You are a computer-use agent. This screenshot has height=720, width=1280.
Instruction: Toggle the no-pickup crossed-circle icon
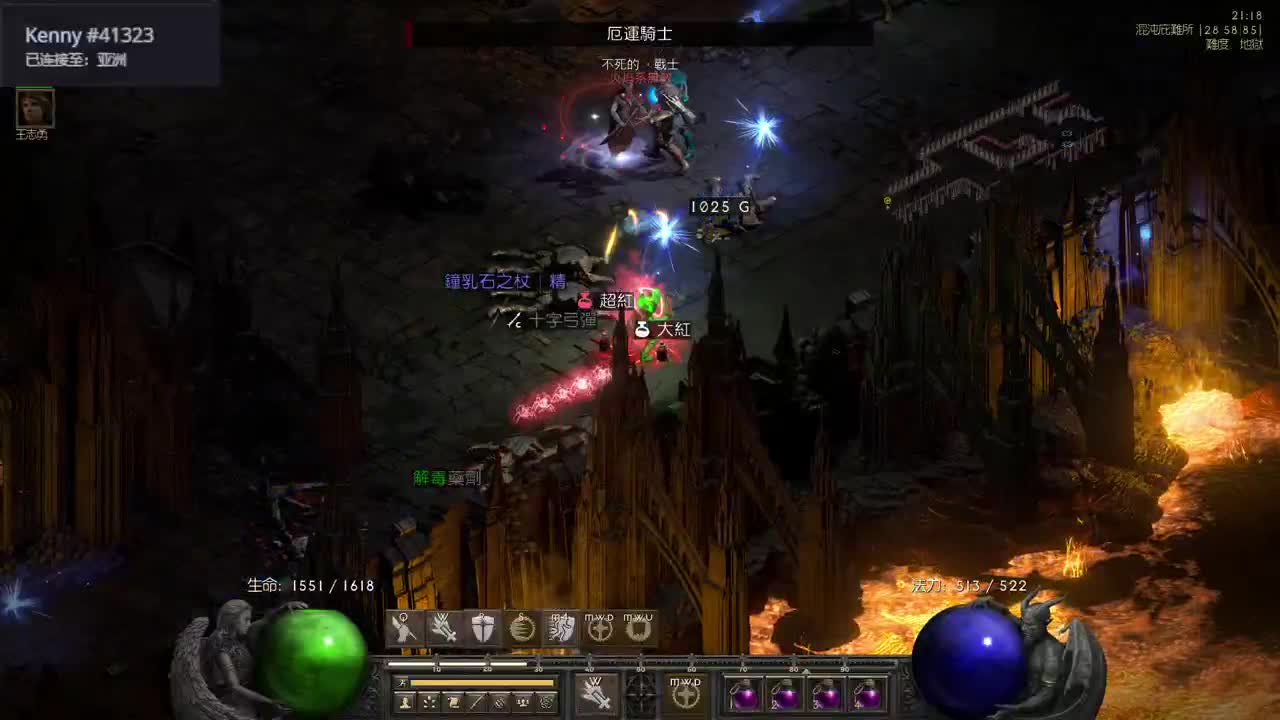[500, 702]
